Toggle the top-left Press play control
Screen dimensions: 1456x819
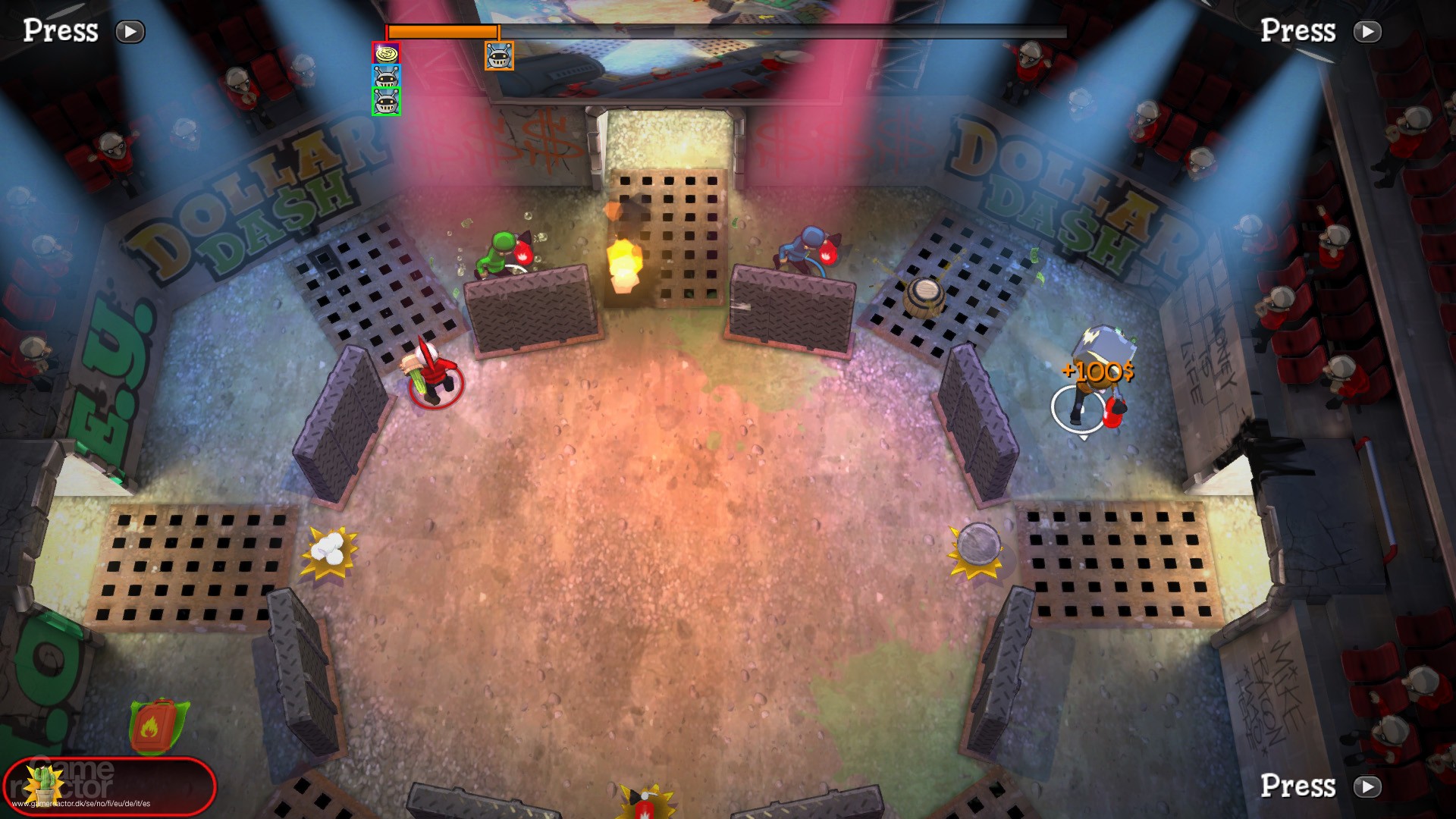(x=129, y=32)
